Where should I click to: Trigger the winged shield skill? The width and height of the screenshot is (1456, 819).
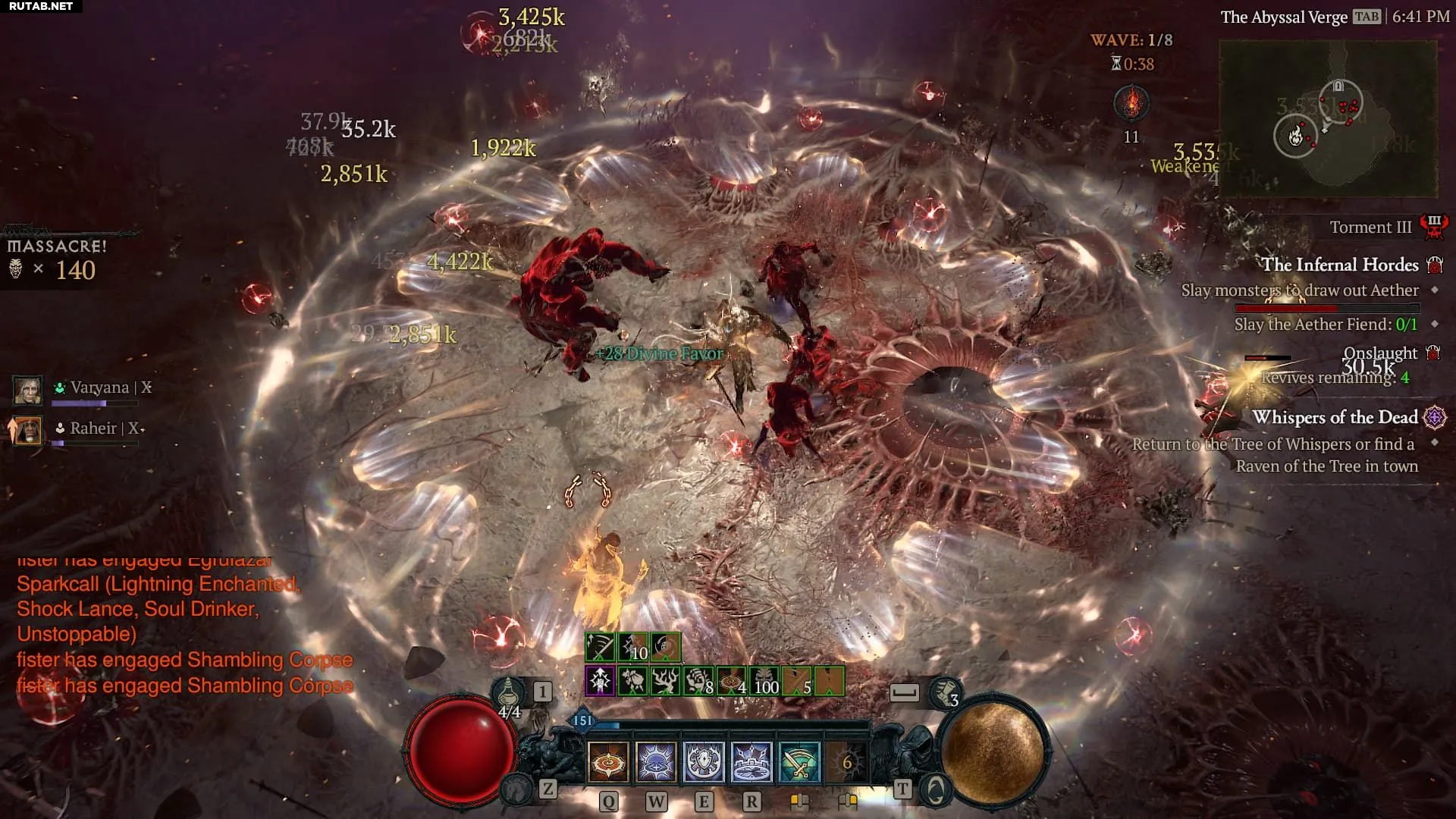704,761
